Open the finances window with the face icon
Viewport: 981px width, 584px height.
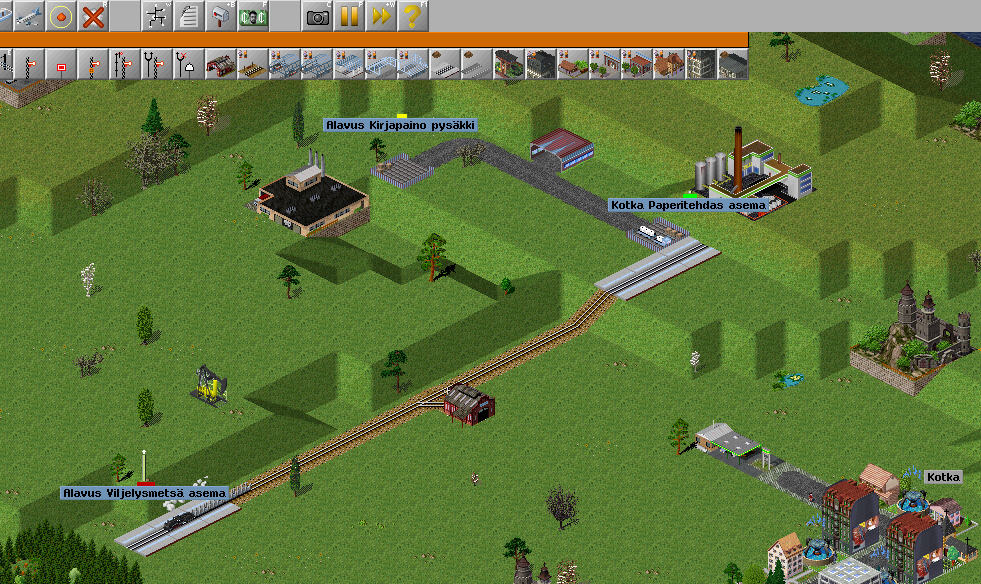click(252, 15)
